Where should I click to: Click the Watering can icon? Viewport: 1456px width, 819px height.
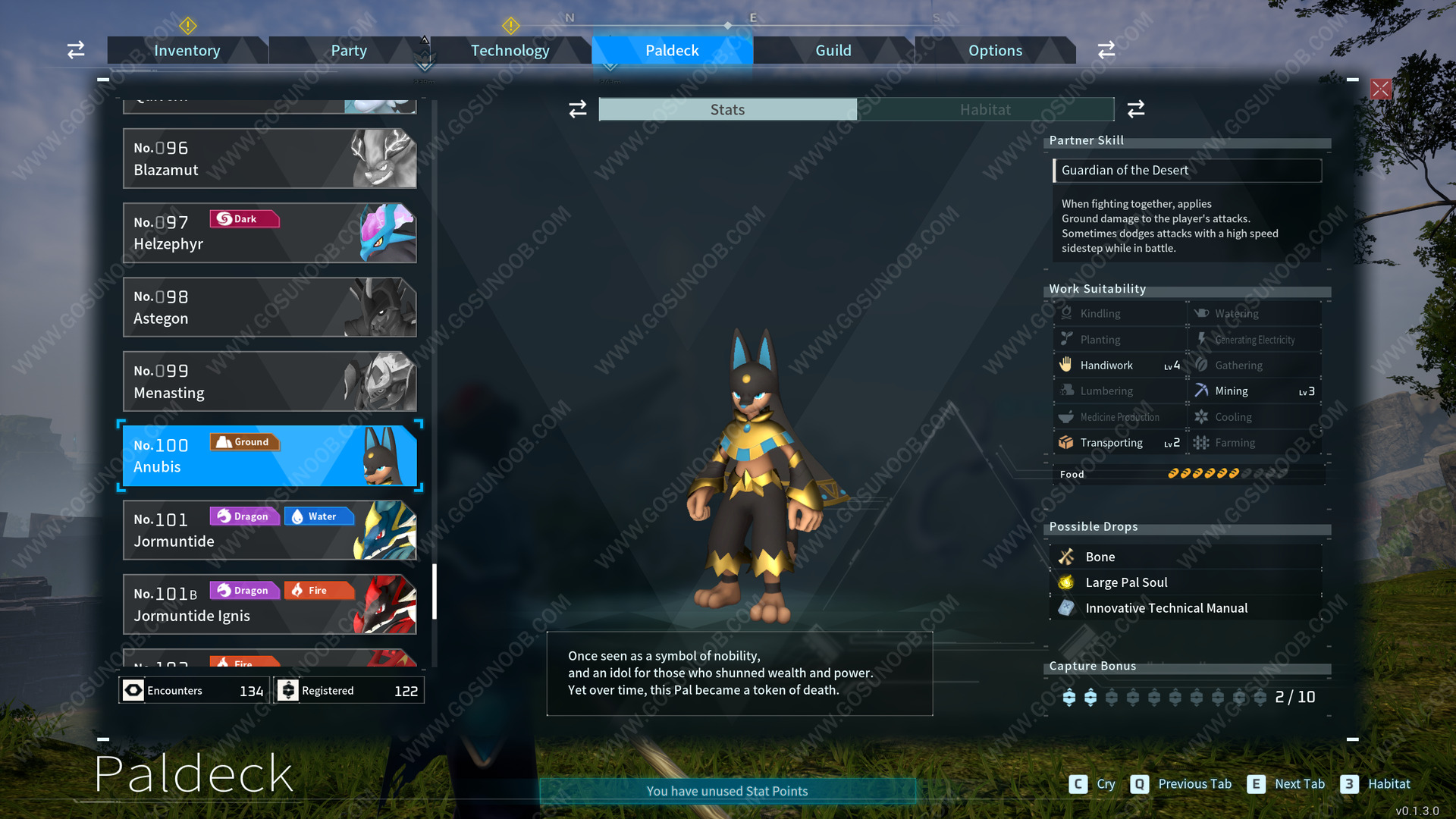tap(1203, 312)
